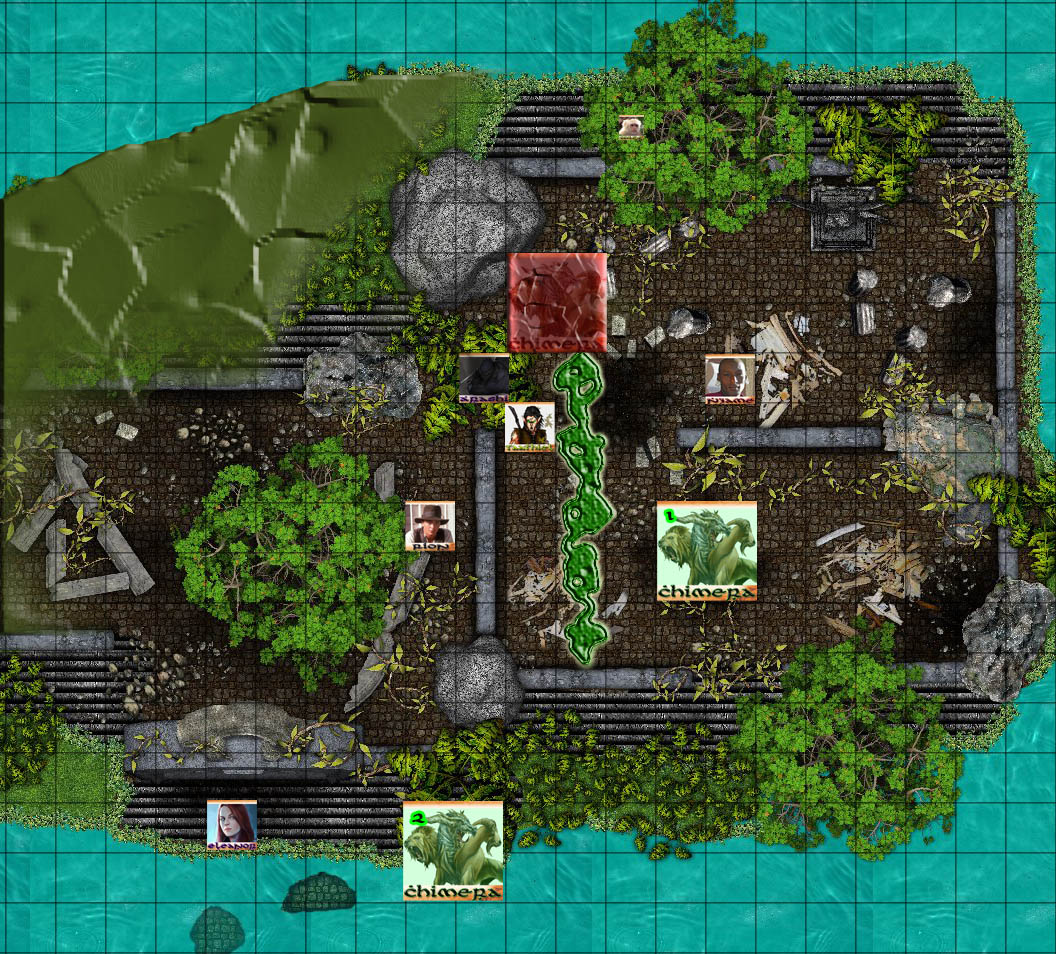Select the Chimera token numbered 1
The width and height of the screenshot is (1056, 954).
[x=706, y=551]
